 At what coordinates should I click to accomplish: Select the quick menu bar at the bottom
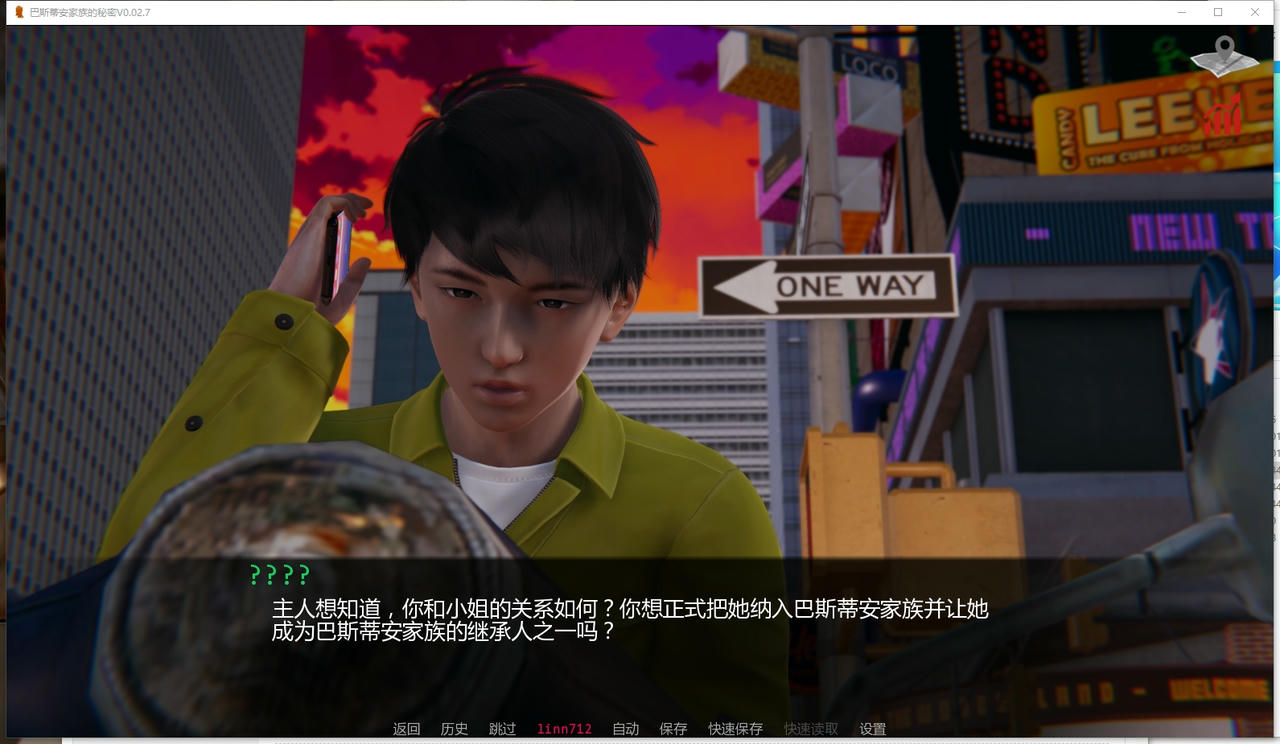pyautogui.click(x=640, y=729)
